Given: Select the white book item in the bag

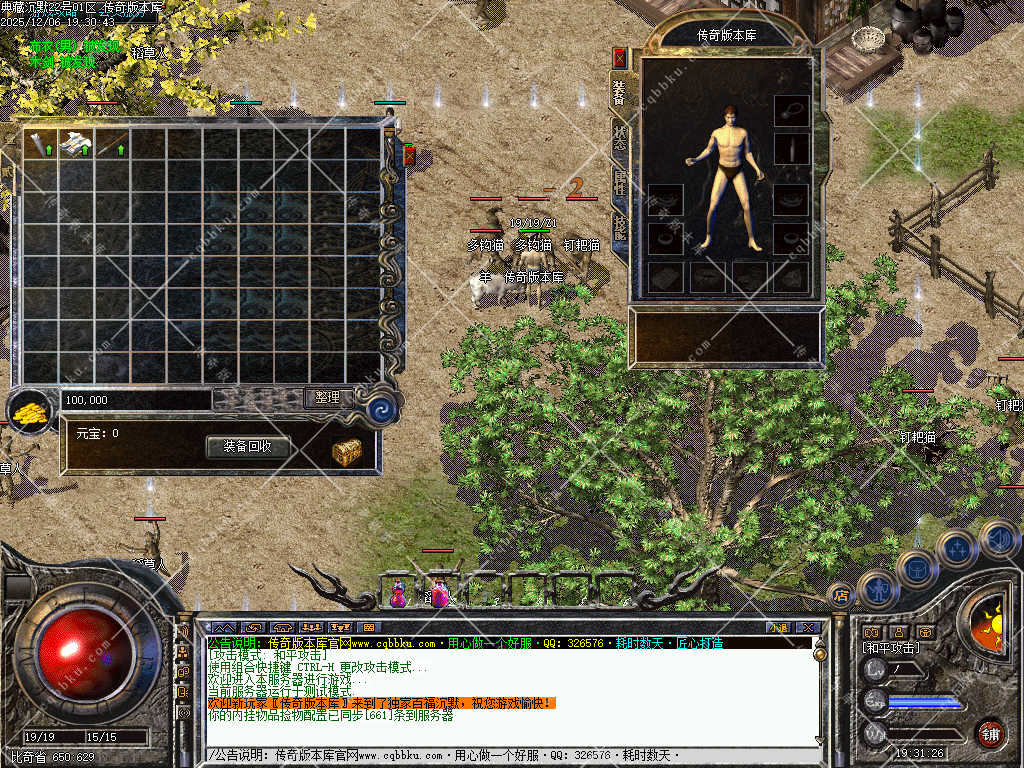Looking at the screenshot, I should click(76, 144).
